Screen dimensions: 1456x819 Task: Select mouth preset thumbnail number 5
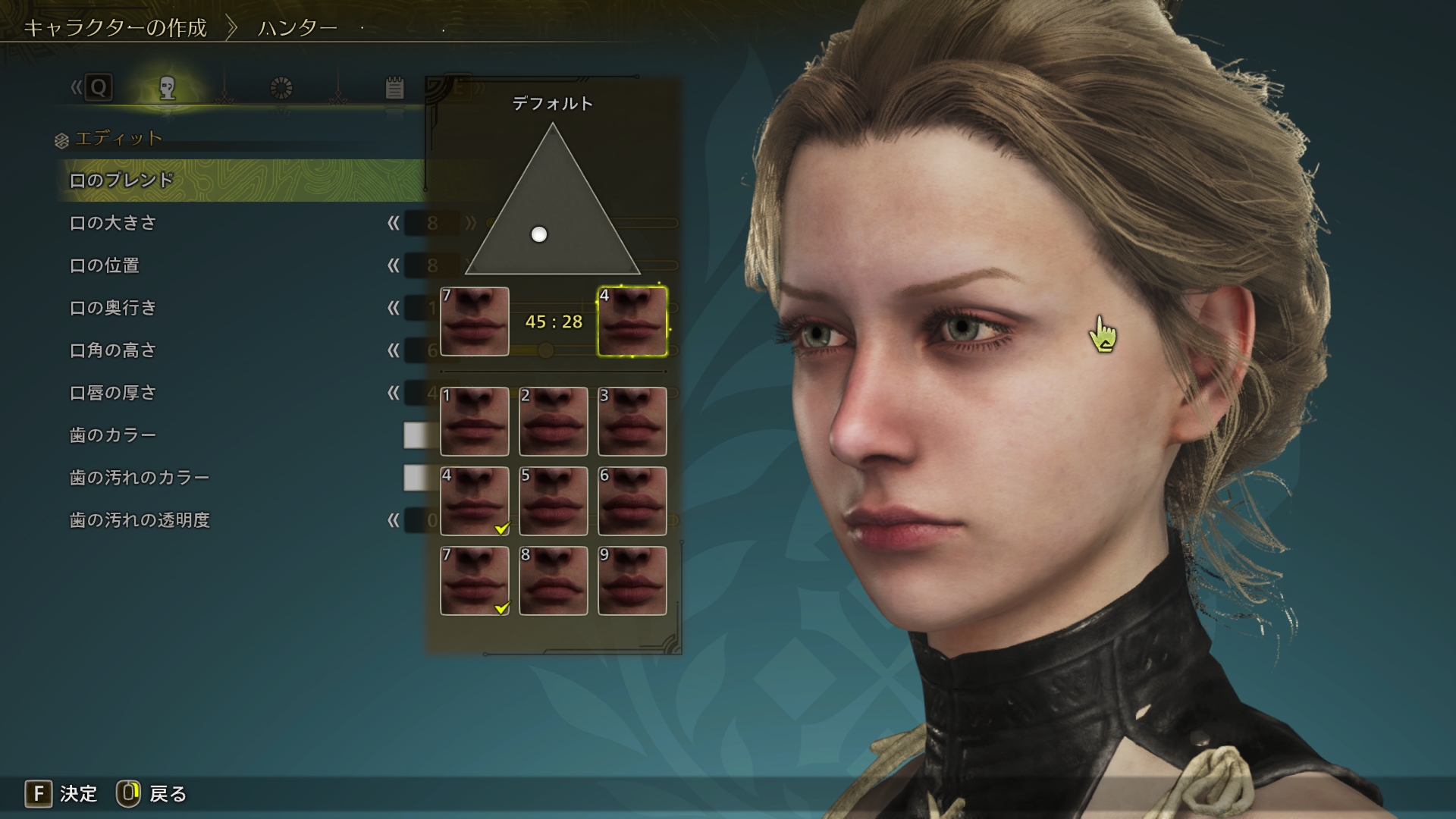(554, 501)
